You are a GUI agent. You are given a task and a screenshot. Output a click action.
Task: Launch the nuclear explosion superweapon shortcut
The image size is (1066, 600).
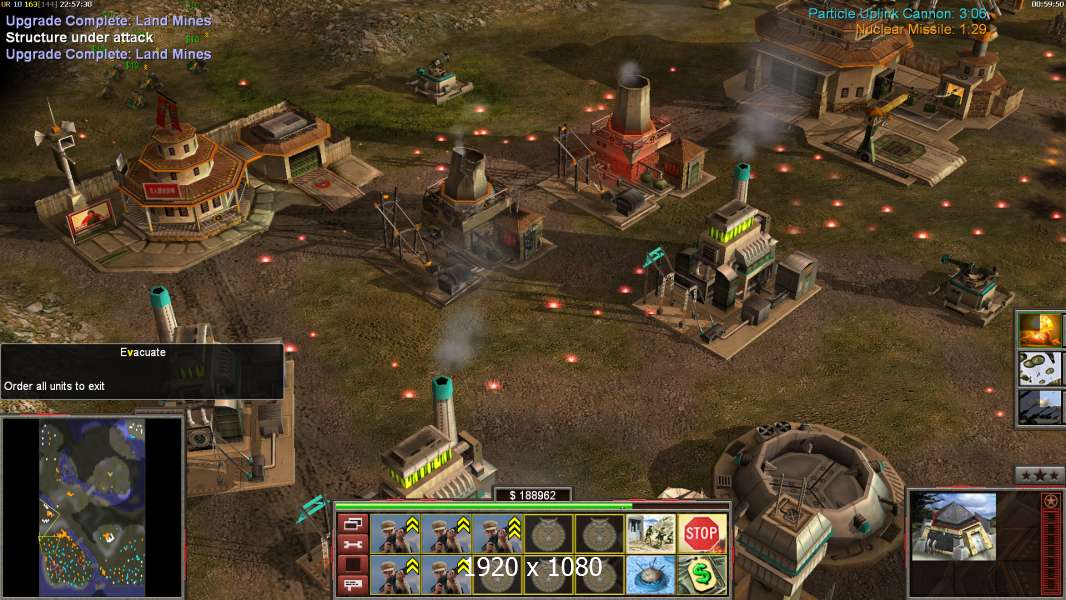pos(1040,329)
